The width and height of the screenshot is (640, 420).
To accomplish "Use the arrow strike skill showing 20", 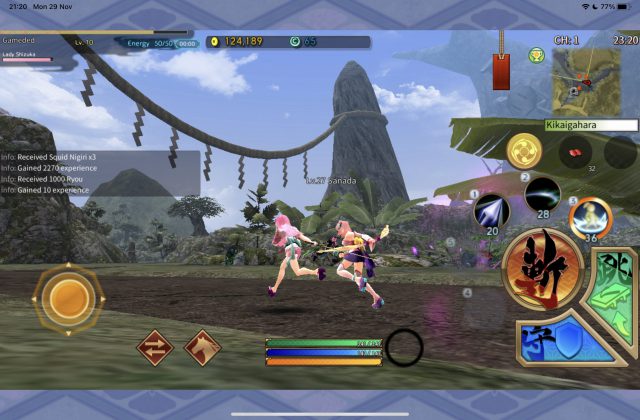I will pyautogui.click(x=491, y=212).
